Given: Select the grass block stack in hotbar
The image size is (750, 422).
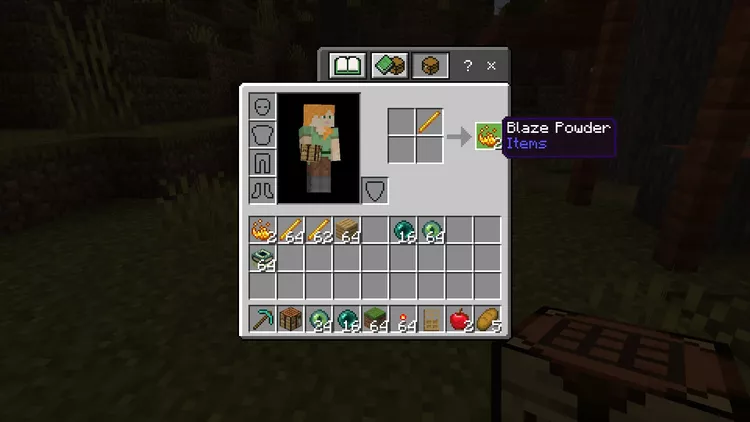Looking at the screenshot, I should coord(375,319).
